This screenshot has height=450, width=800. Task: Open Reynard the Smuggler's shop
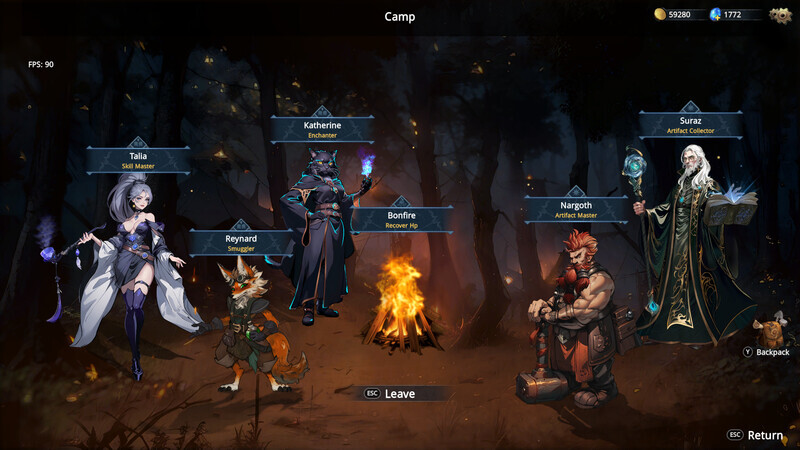pos(240,243)
